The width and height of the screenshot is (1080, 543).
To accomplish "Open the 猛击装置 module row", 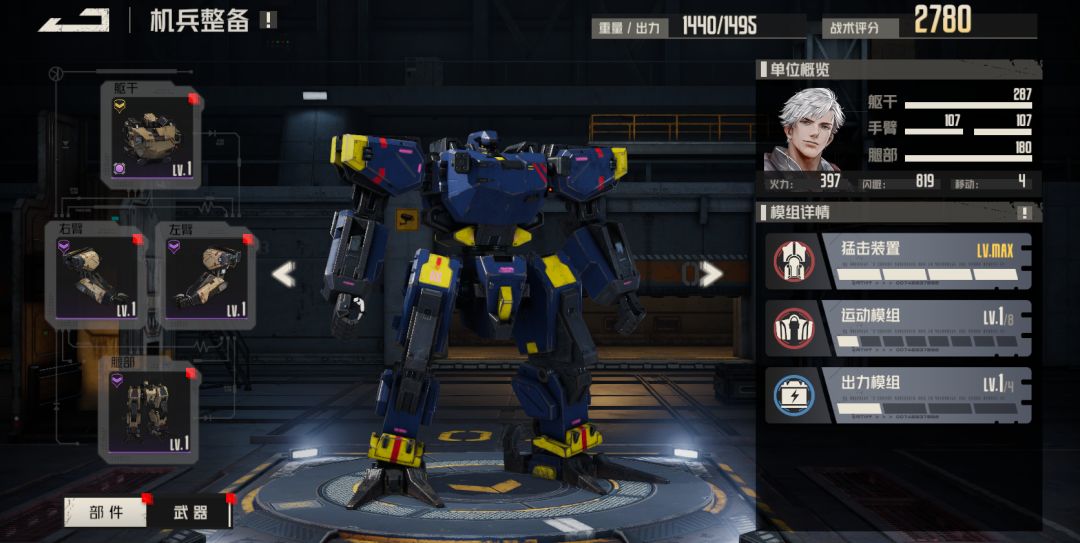I will [x=899, y=260].
